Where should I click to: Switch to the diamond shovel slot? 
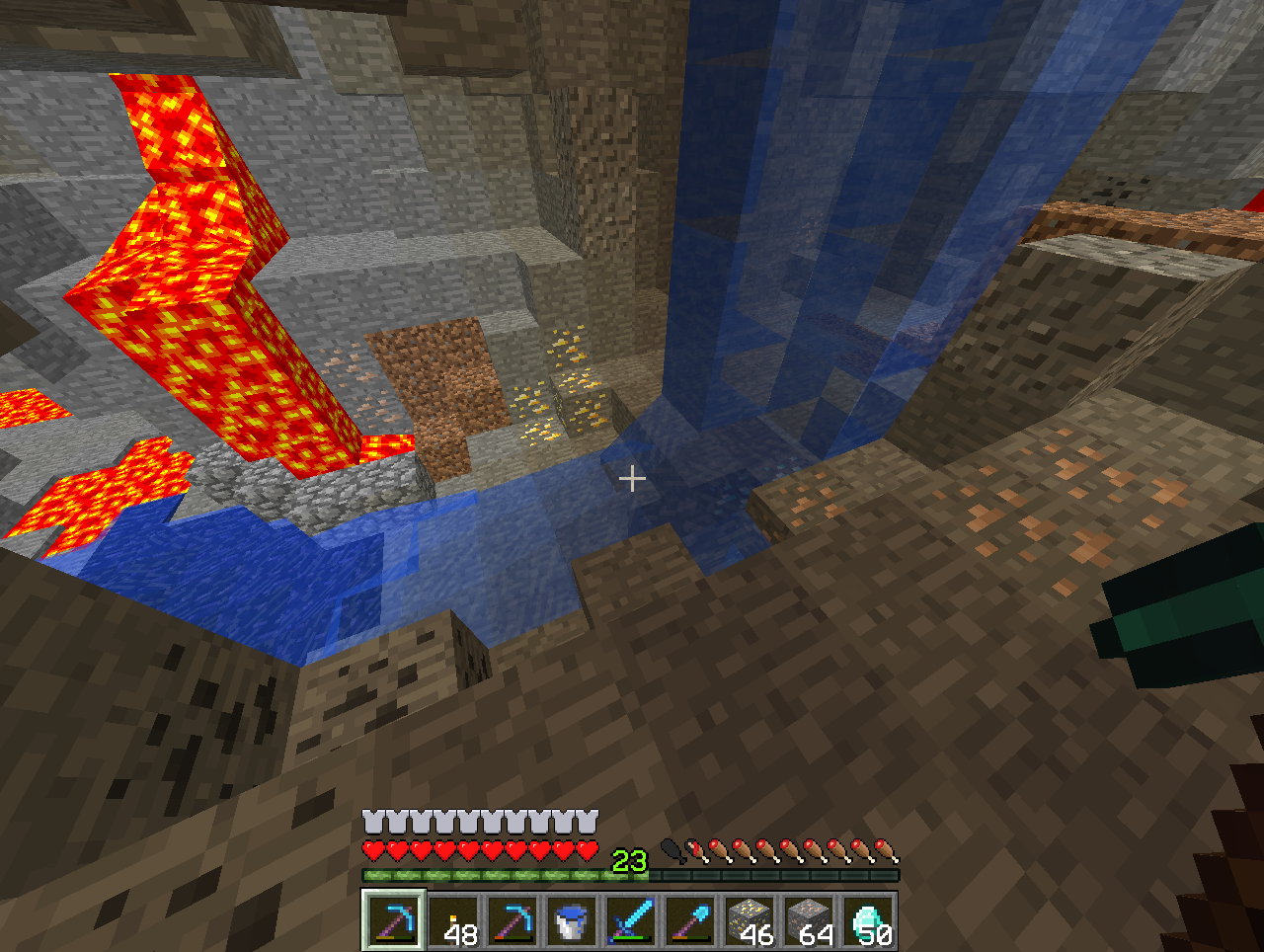pos(690,920)
